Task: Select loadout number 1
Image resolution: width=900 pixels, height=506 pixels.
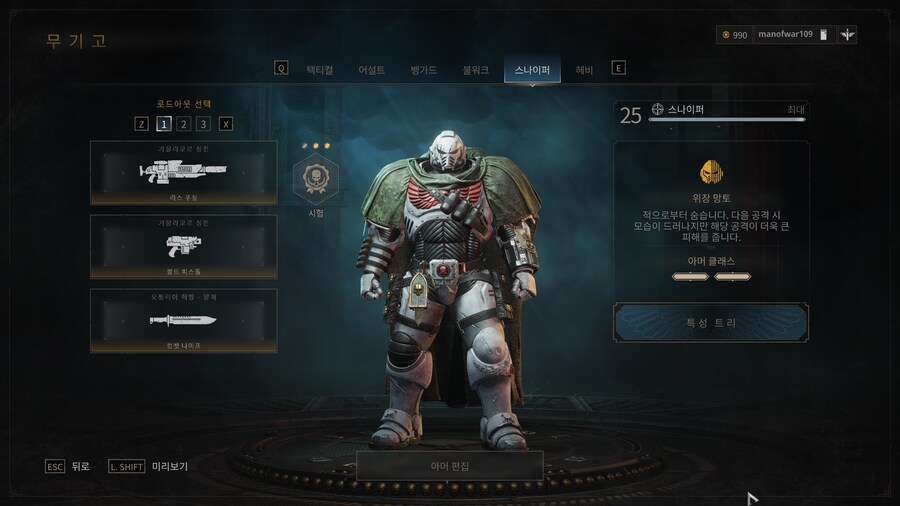Action: click(x=163, y=124)
